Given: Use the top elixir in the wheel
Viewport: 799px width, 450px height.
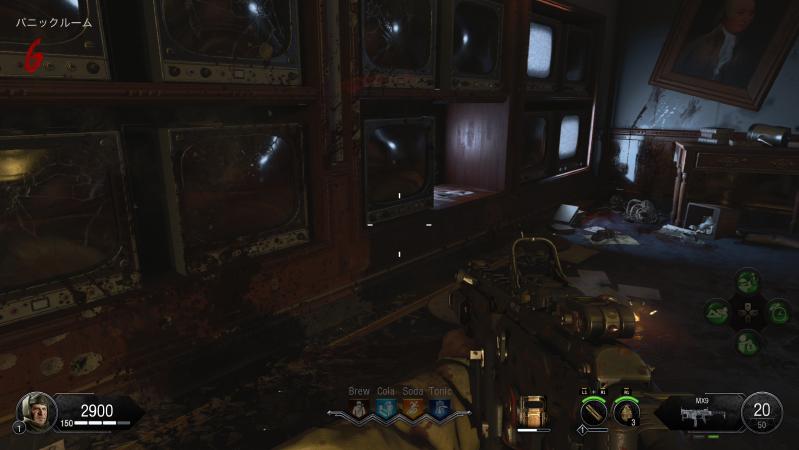Looking at the screenshot, I should click(x=746, y=282).
